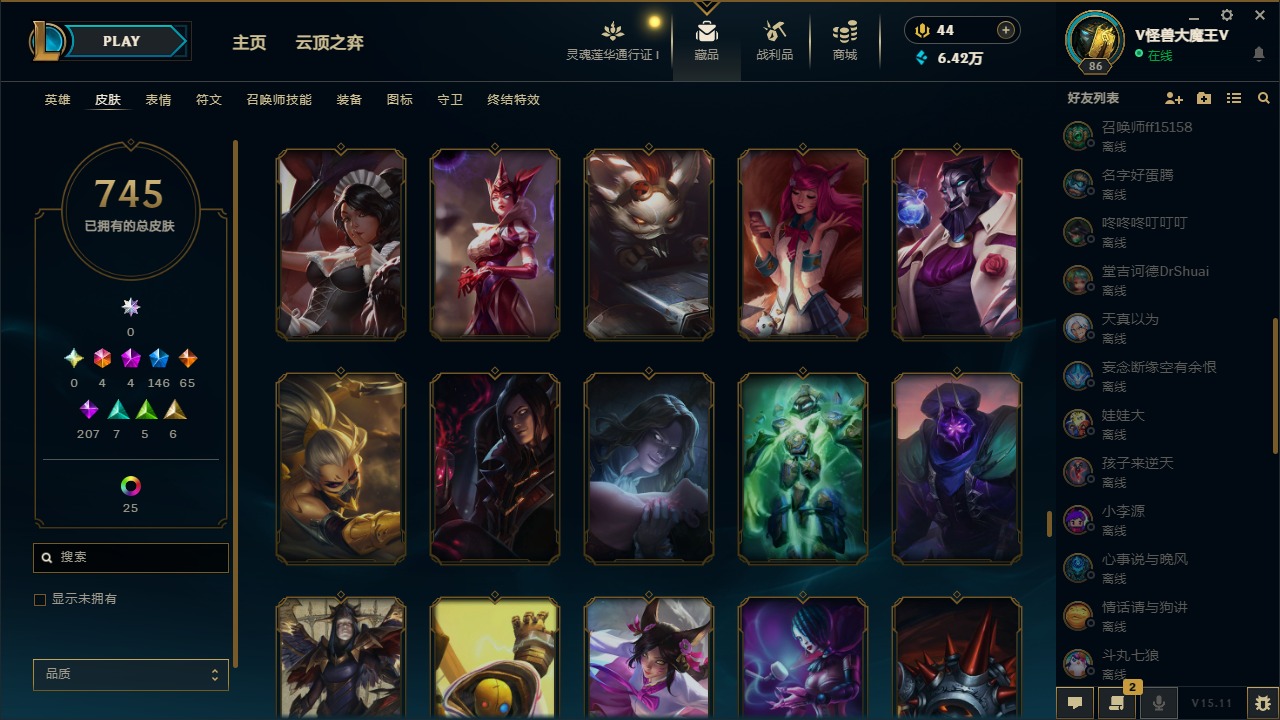Viewport: 1280px width, 720px height.
Task: Open the settings gear icon
Action: [x=1226, y=14]
